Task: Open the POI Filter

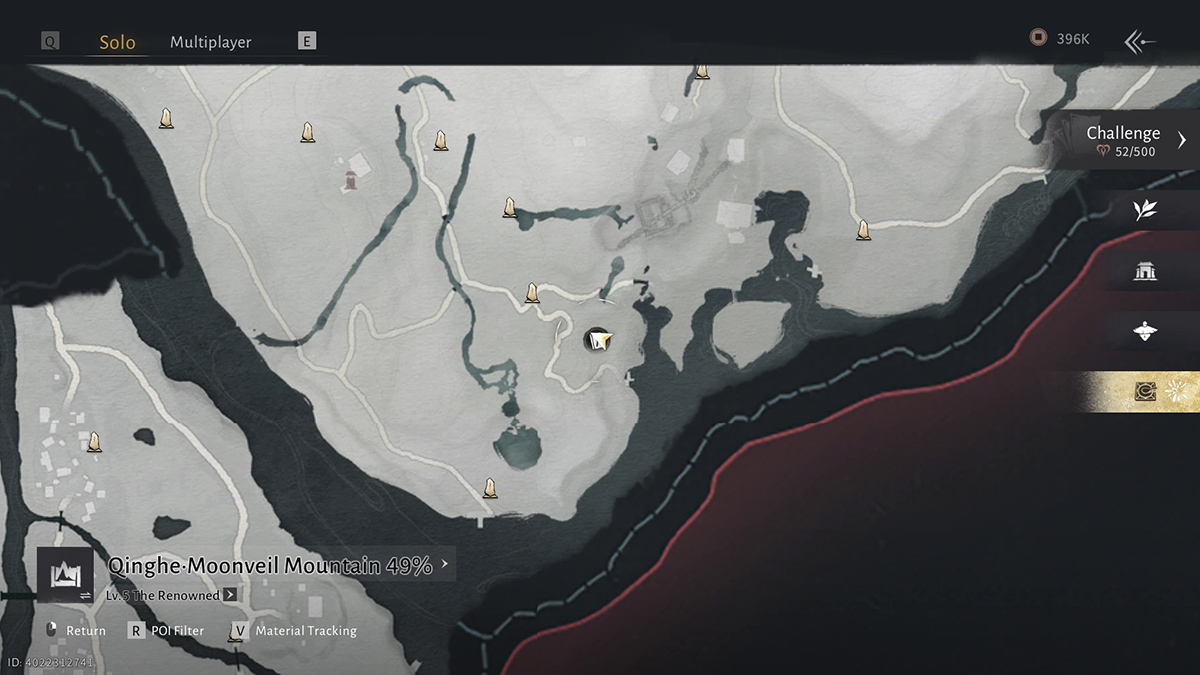Action: pos(165,631)
